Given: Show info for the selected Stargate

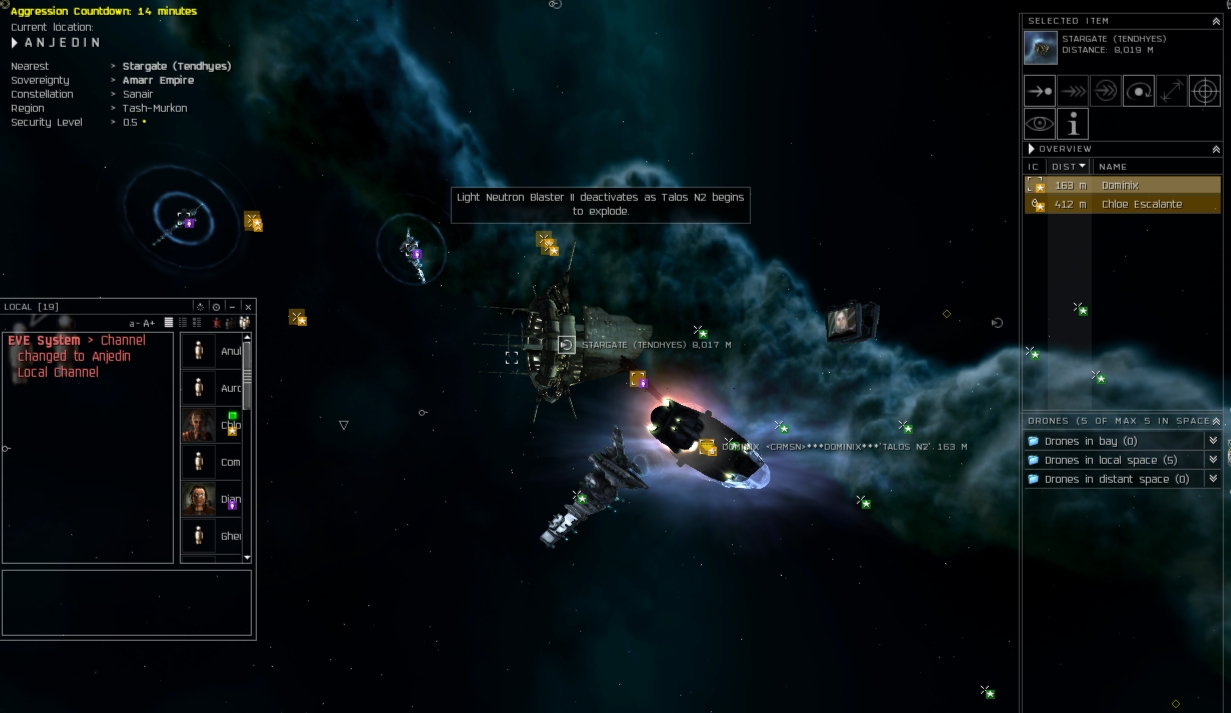Looking at the screenshot, I should pyautogui.click(x=1073, y=124).
